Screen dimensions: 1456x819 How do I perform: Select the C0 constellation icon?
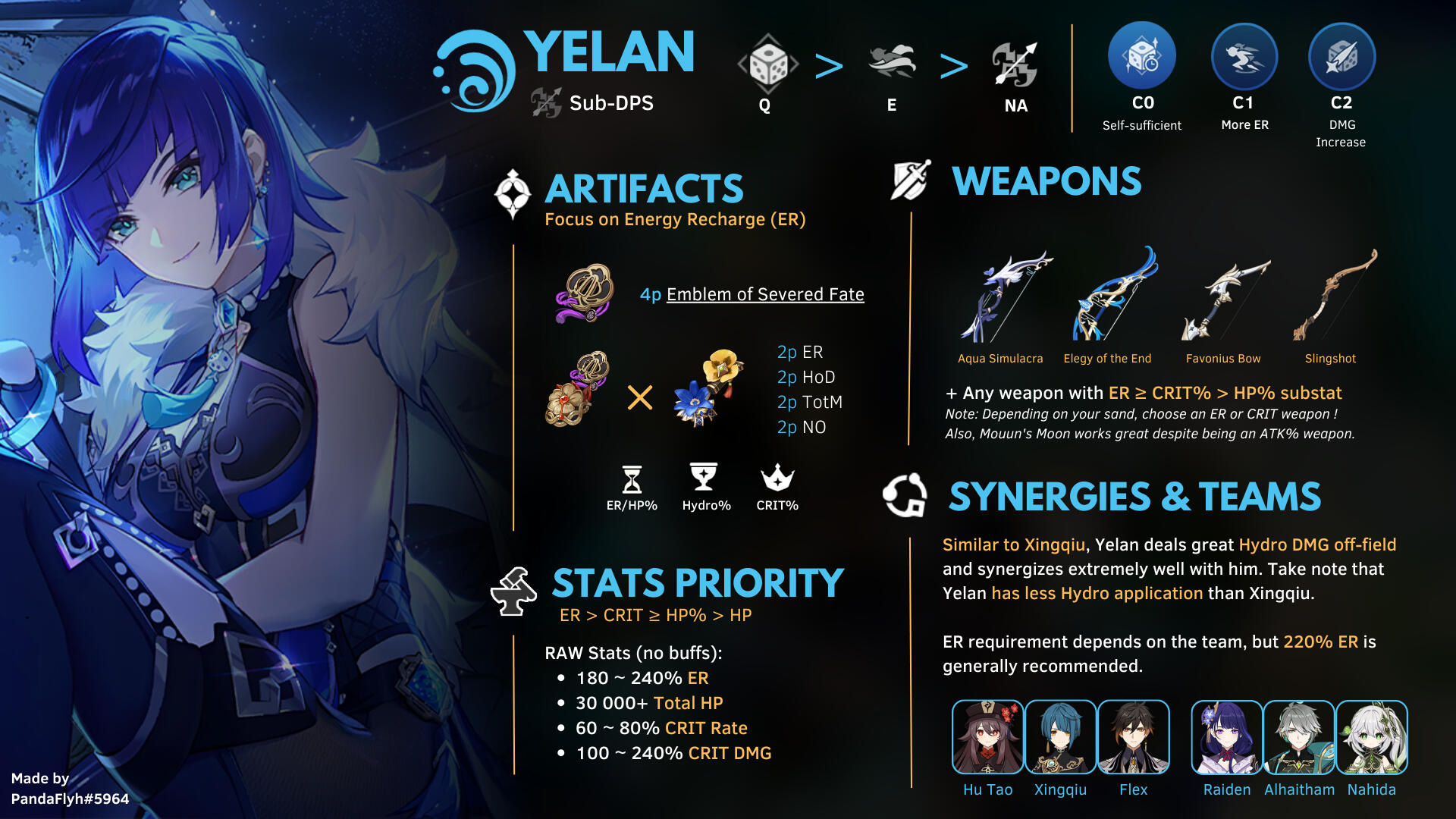click(1142, 57)
